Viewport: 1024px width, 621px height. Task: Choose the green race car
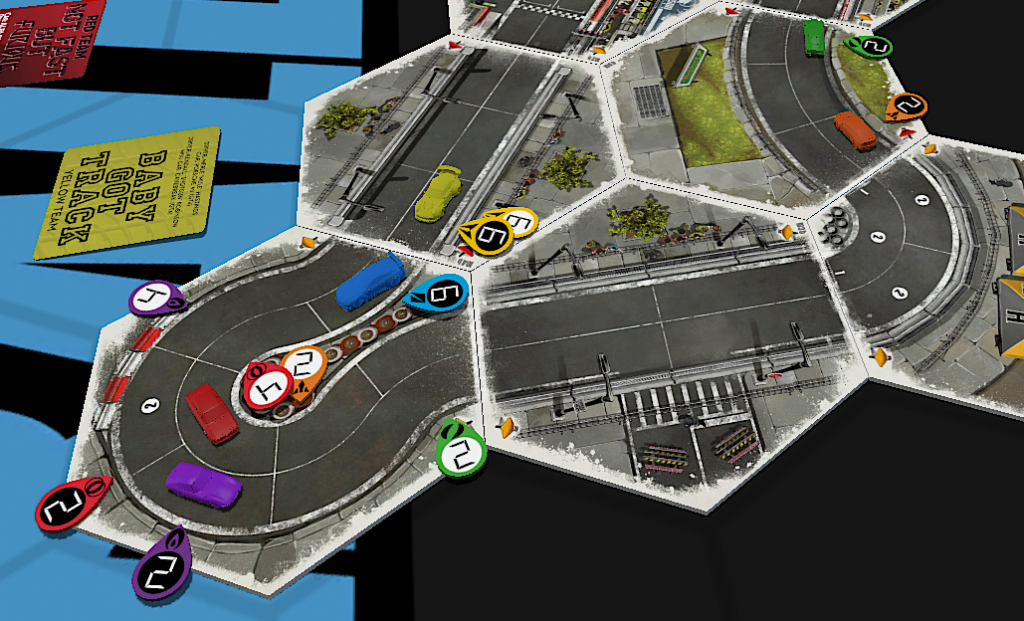tap(815, 37)
